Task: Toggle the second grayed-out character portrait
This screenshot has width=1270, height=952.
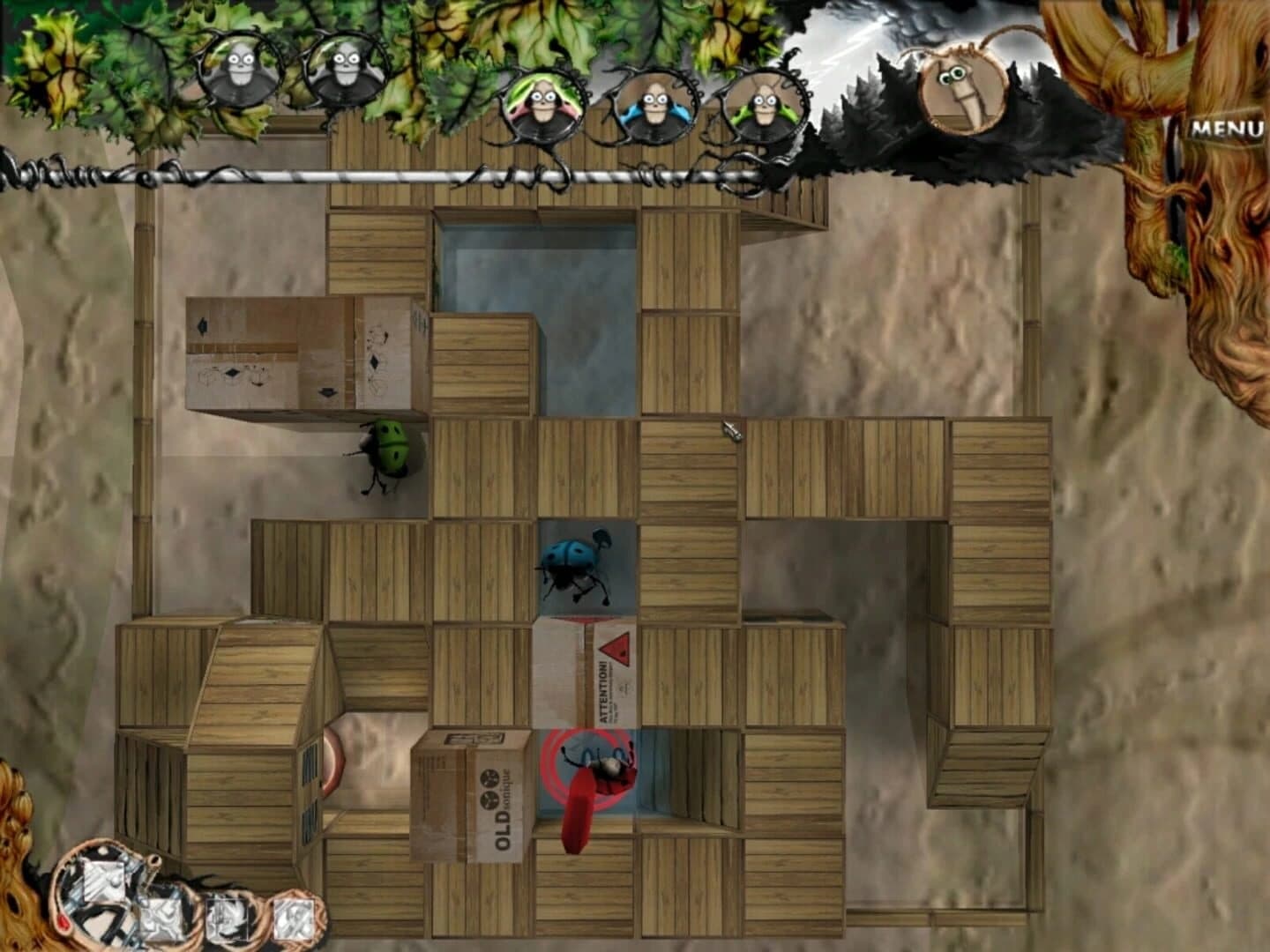Action: click(x=342, y=66)
